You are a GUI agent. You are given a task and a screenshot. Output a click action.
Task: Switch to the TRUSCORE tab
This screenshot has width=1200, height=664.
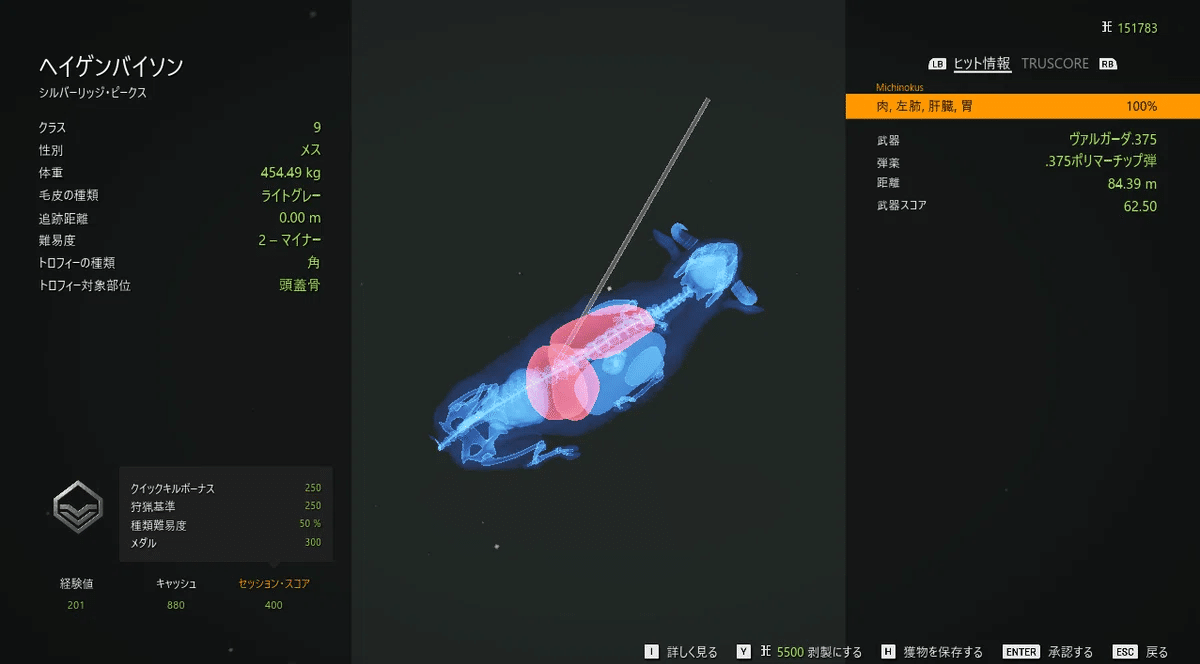(x=1055, y=63)
